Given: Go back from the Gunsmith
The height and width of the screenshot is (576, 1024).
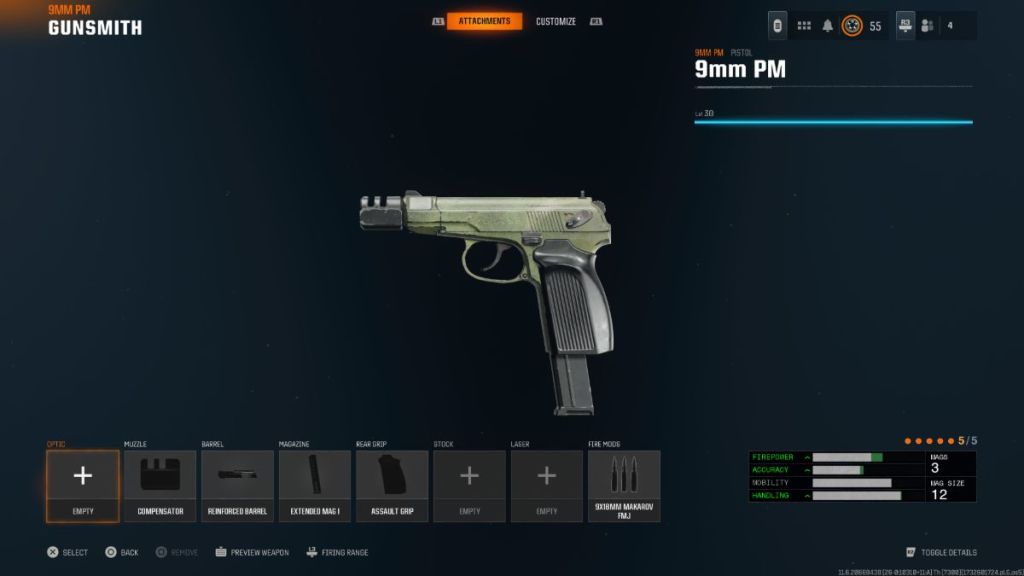Looking at the screenshot, I should pos(122,552).
